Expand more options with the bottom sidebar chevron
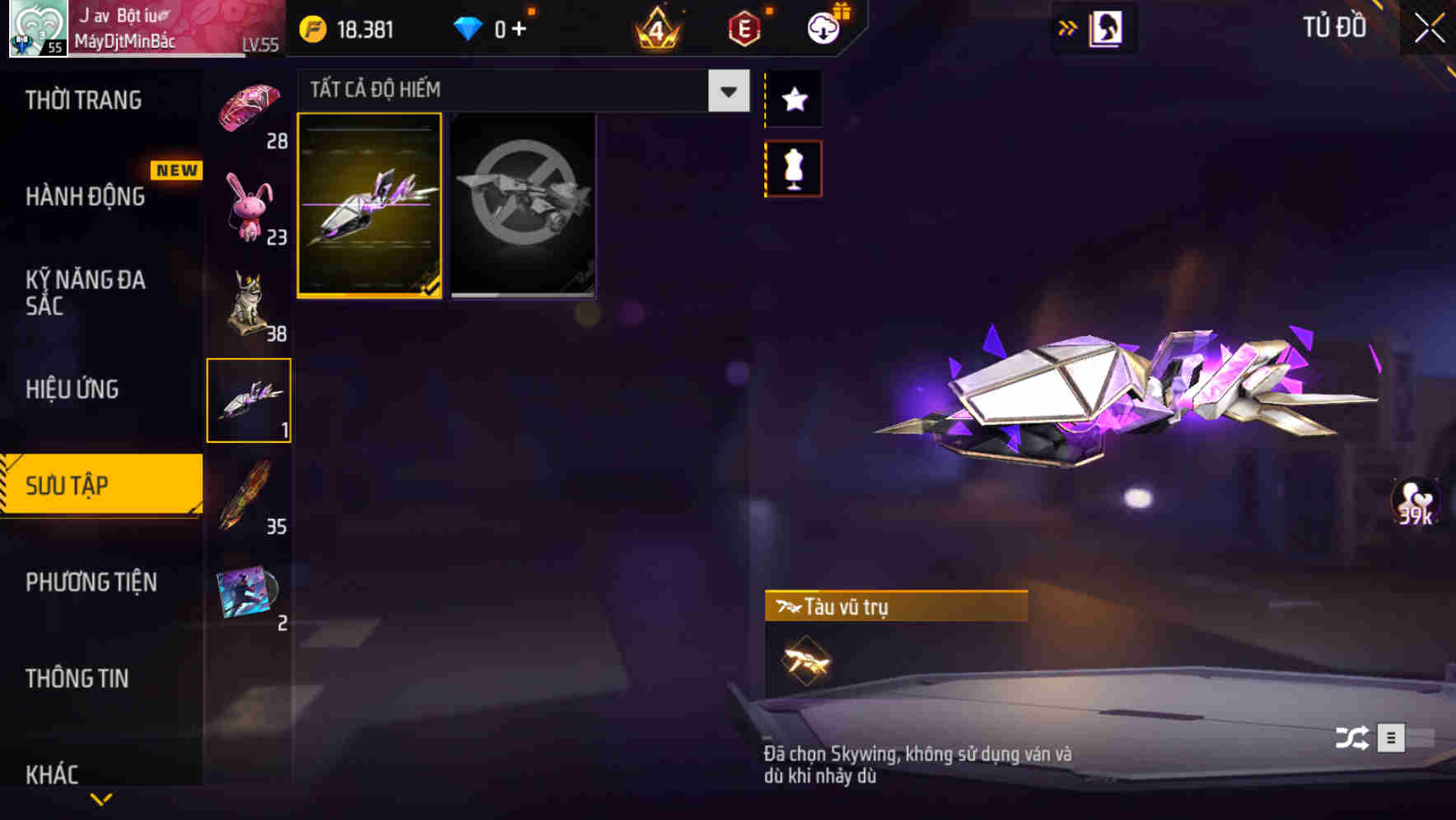Viewport: 1456px width, 820px height. (x=100, y=799)
